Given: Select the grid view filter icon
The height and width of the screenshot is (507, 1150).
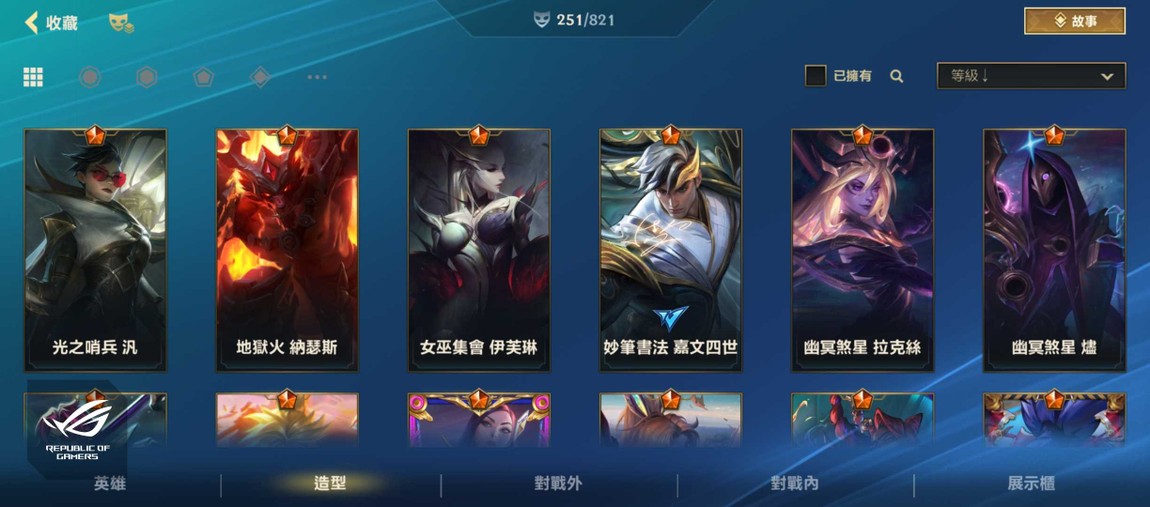Looking at the screenshot, I should pos(33,77).
